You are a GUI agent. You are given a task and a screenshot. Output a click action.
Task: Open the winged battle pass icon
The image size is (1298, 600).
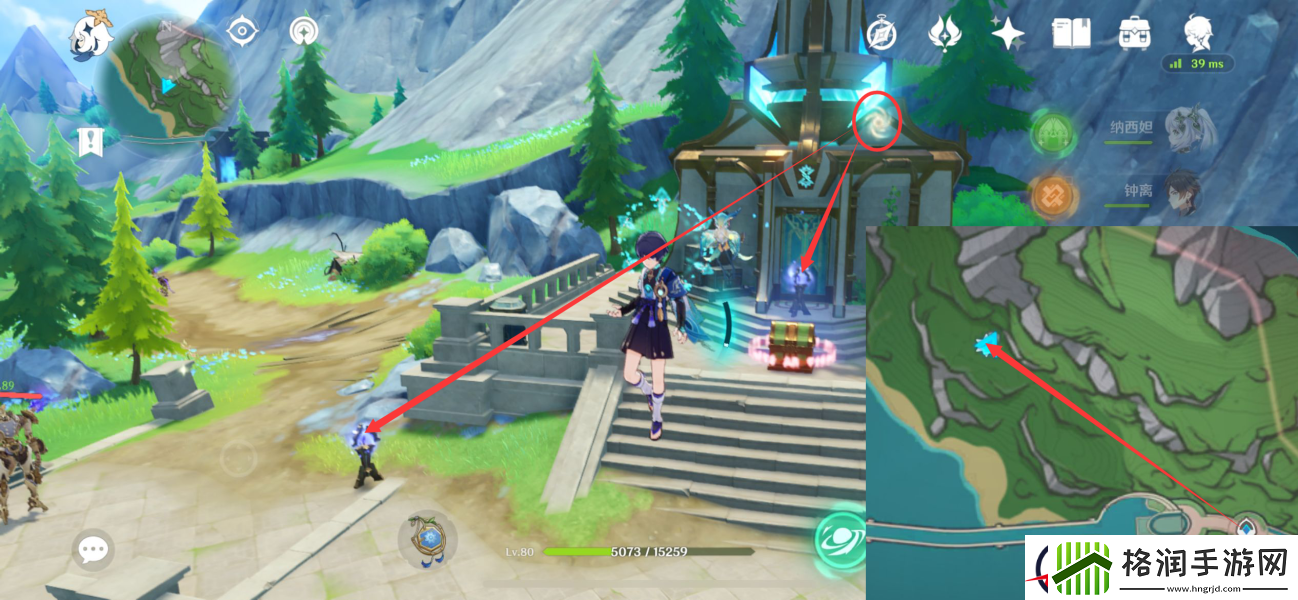pyautogui.click(x=944, y=34)
